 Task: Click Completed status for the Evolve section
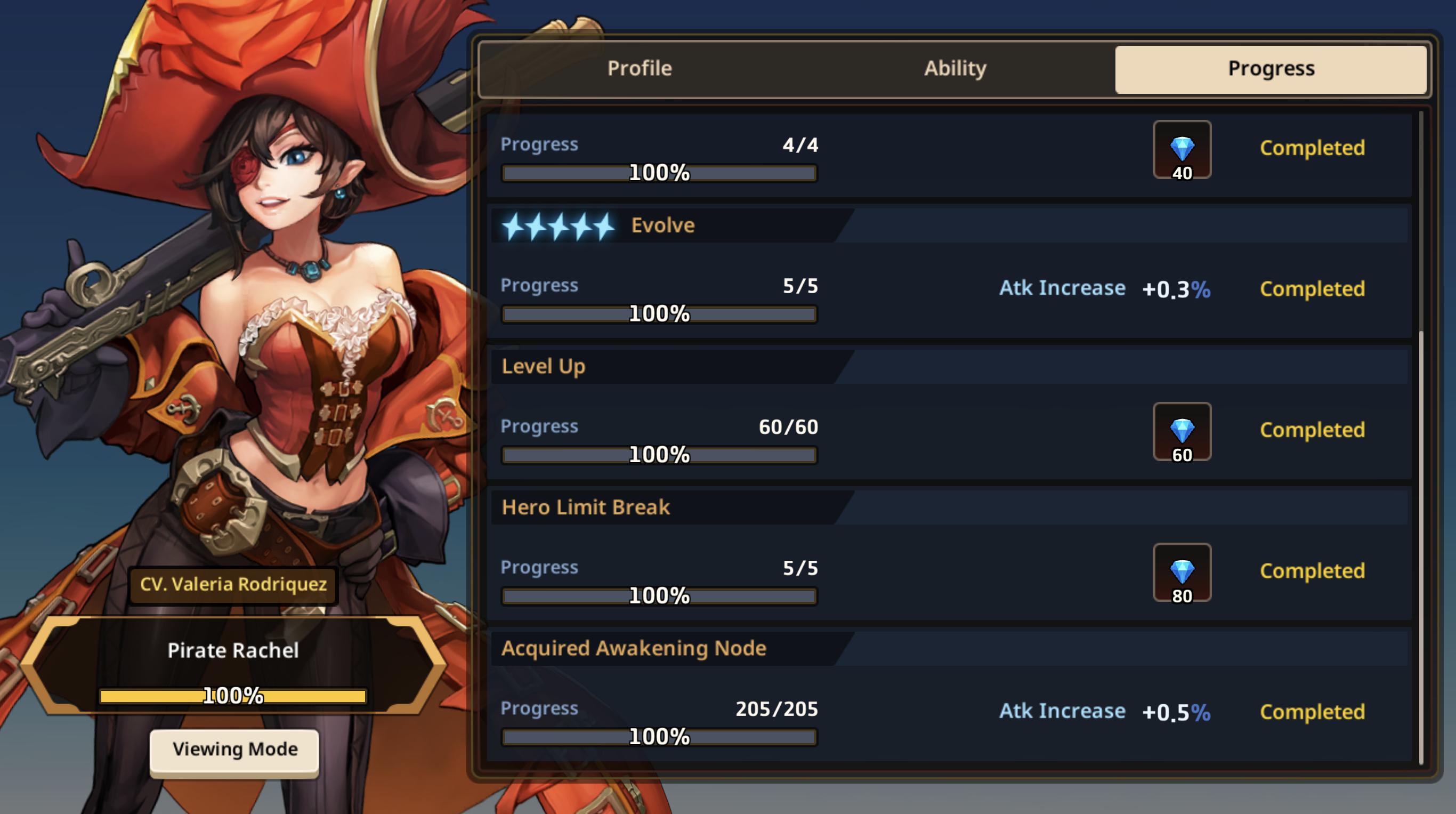click(1313, 288)
